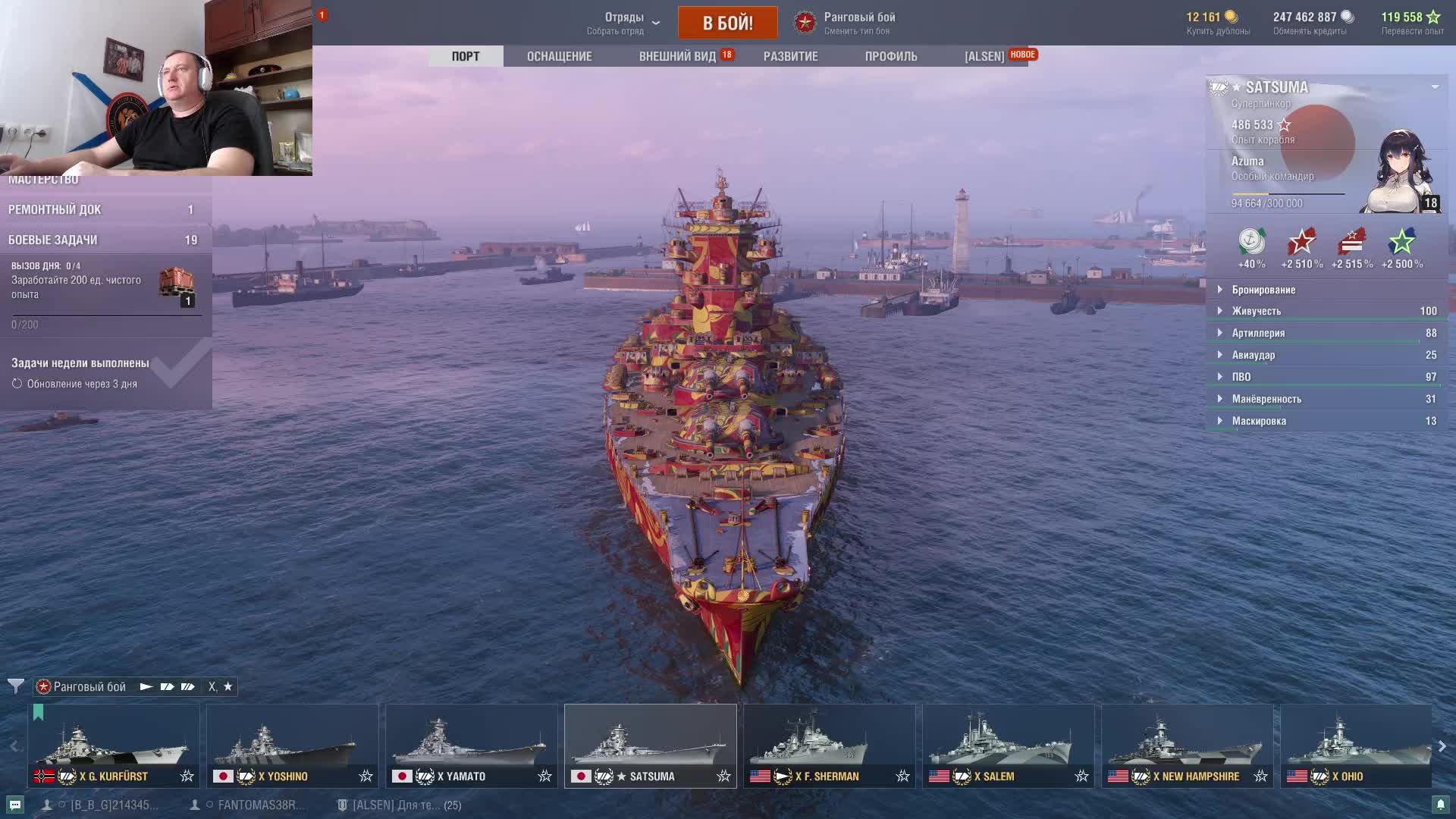The image size is (1456, 819).
Task: Pick the X Salem ship card
Action: [1008, 745]
